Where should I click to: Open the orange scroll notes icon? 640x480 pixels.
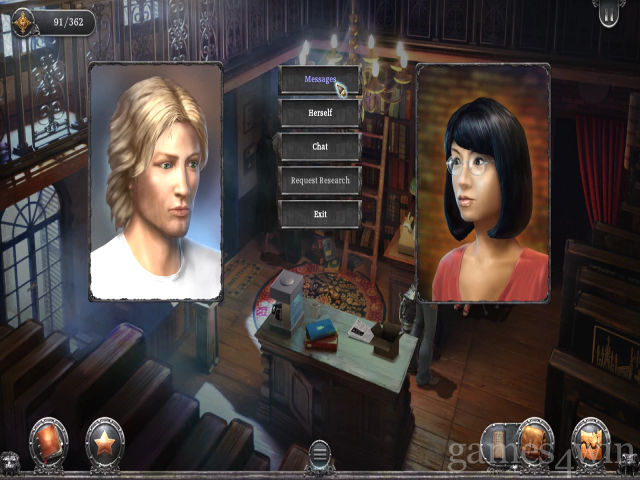[x=534, y=442]
